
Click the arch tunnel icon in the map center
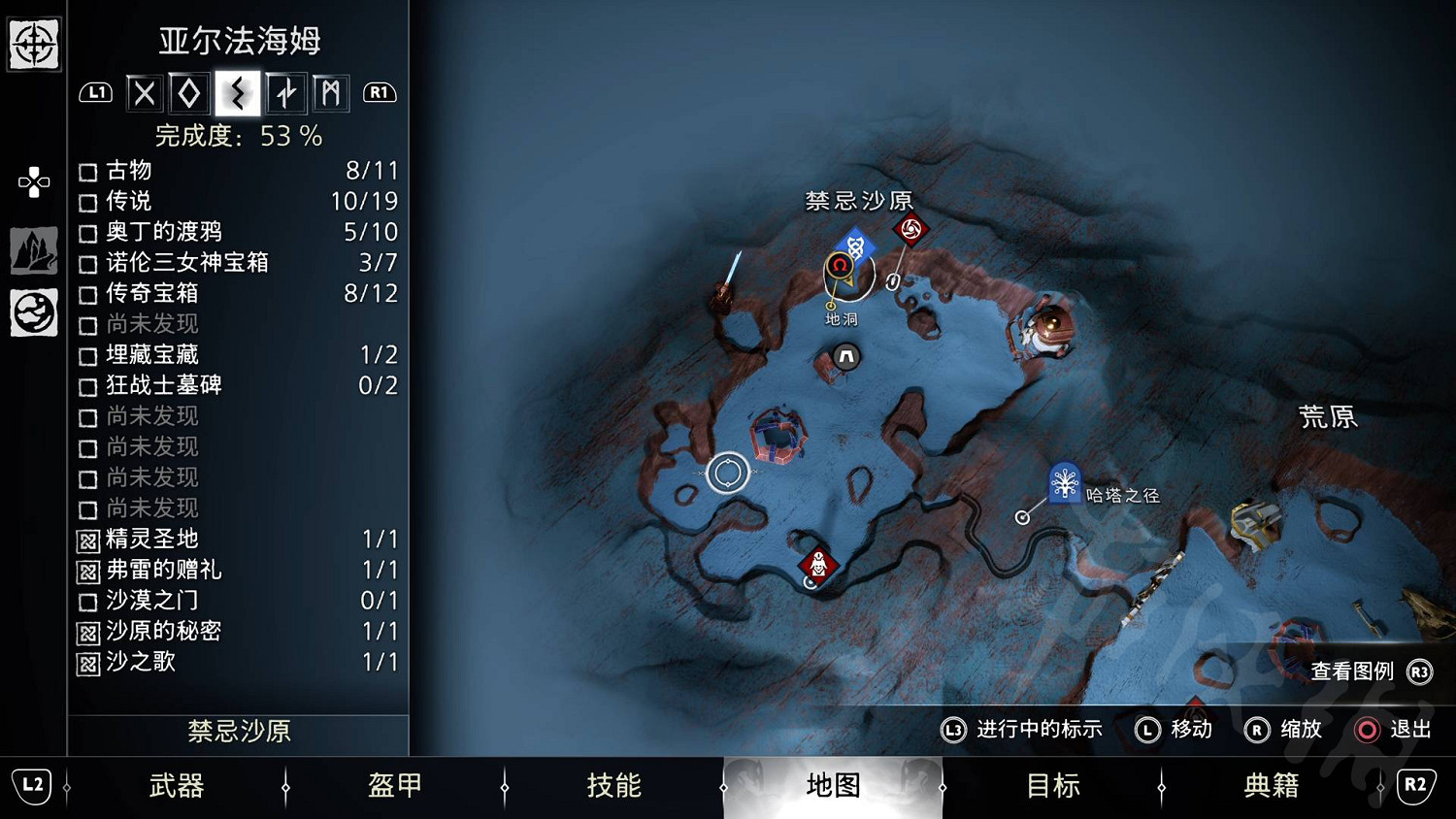(x=844, y=357)
